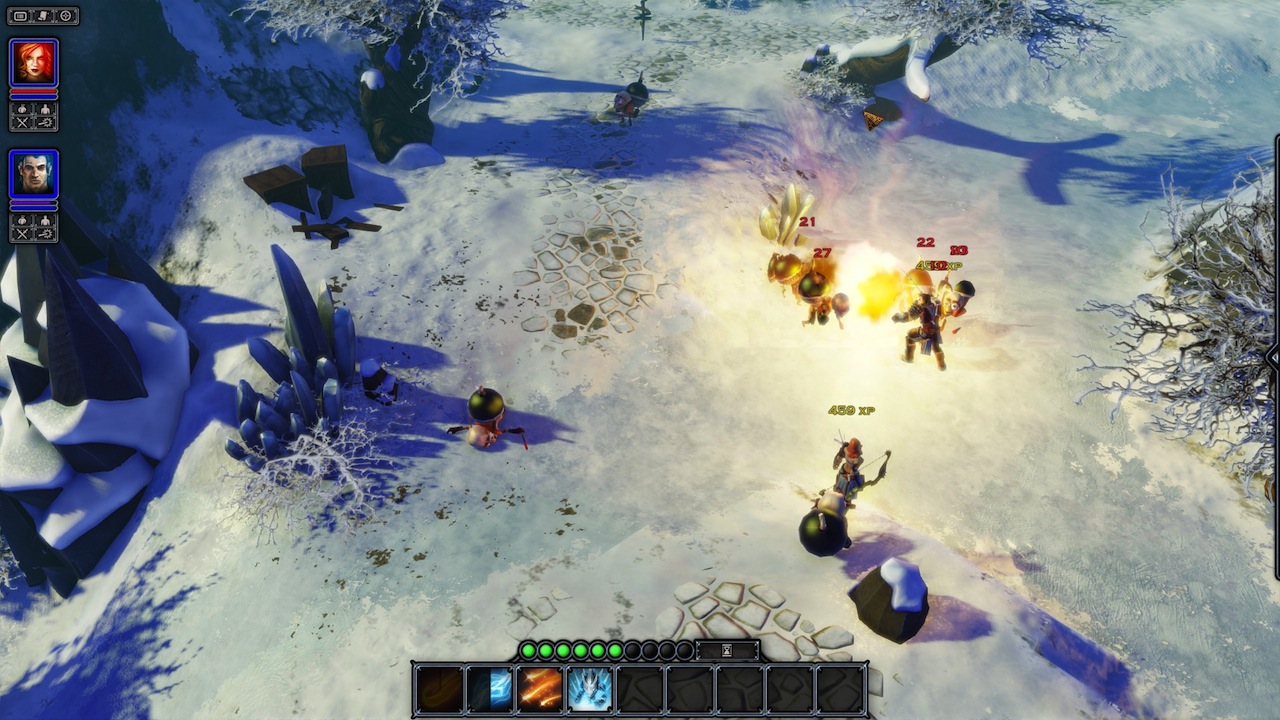Select the male character's portrait
This screenshot has width=1280, height=720.
33,172
